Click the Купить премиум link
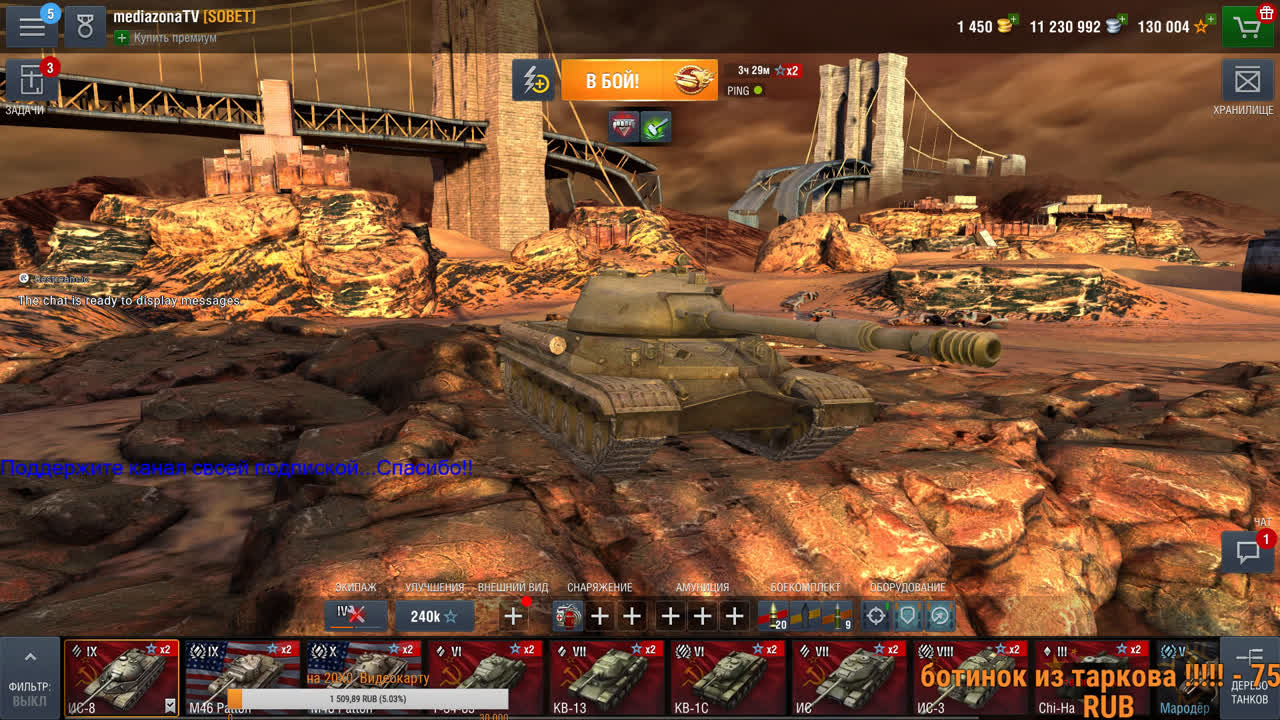The height and width of the screenshot is (720, 1280). (x=166, y=38)
